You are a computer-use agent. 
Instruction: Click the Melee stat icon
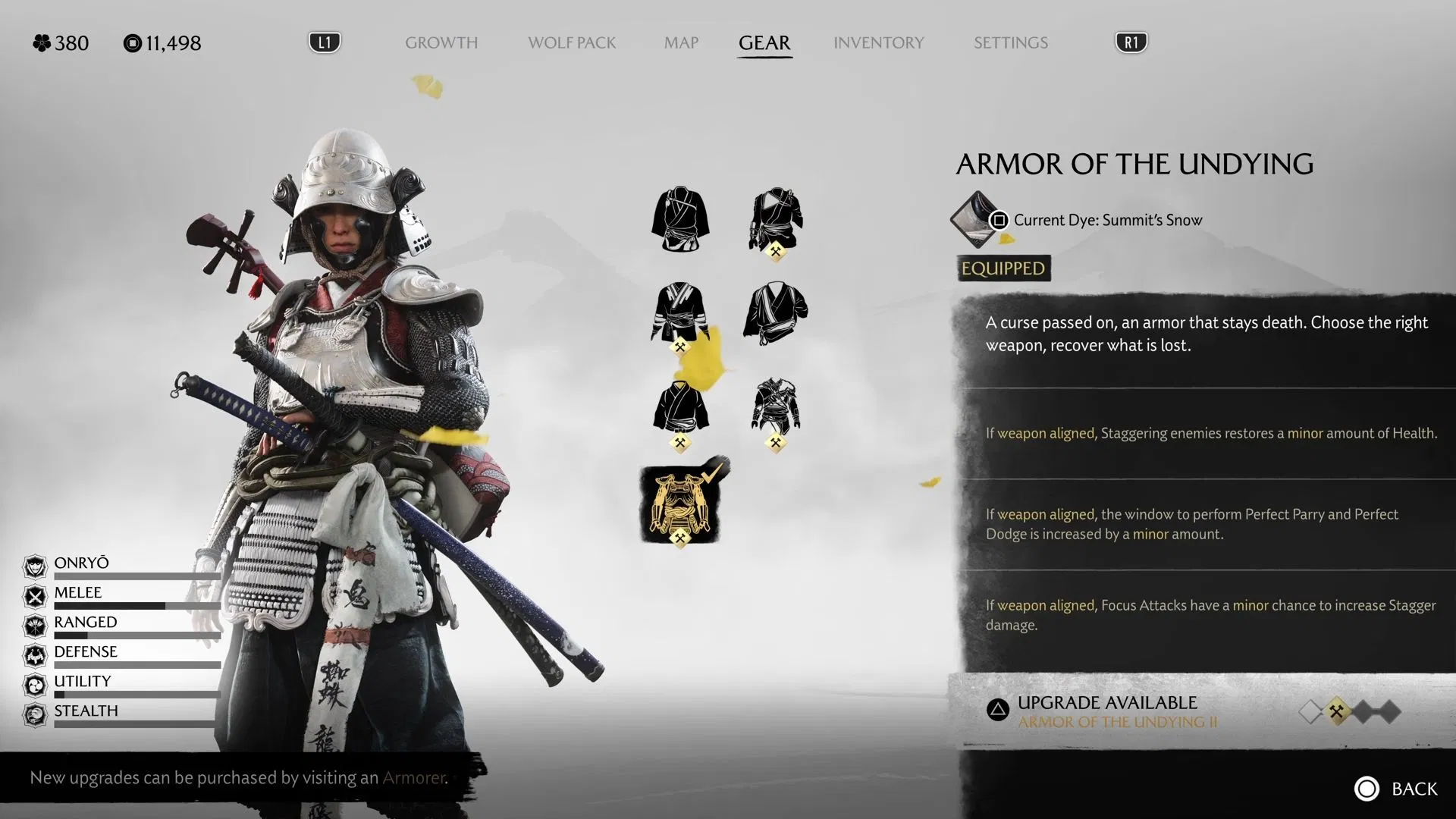pyautogui.click(x=35, y=593)
